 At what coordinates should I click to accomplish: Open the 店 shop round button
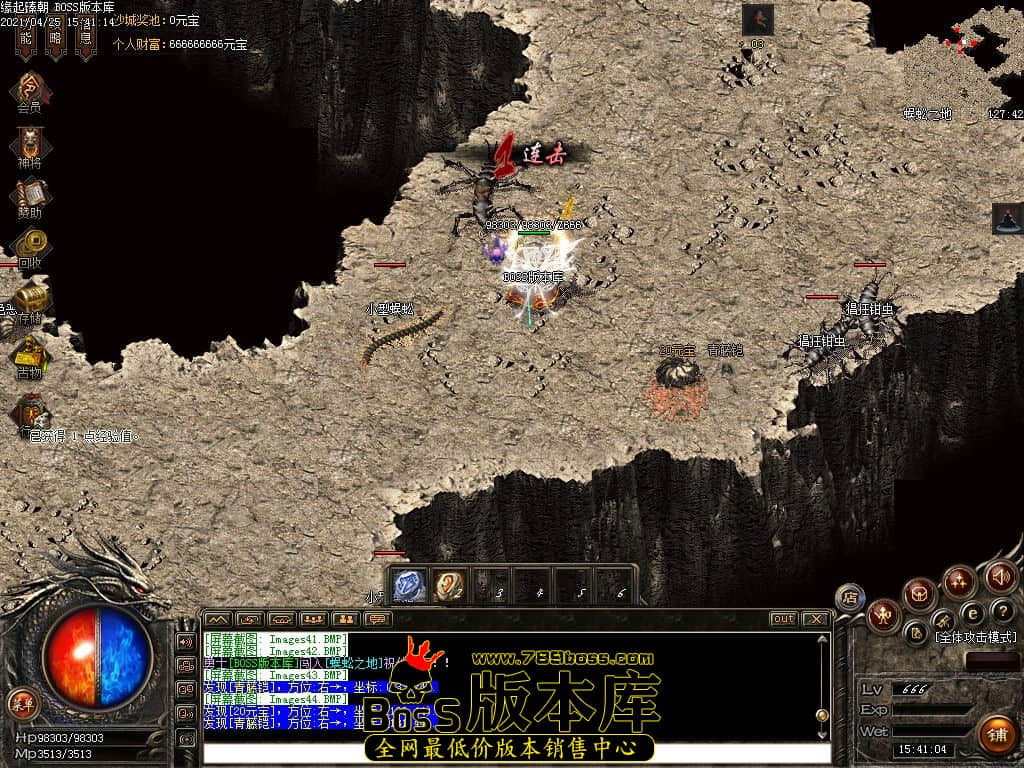(x=850, y=596)
